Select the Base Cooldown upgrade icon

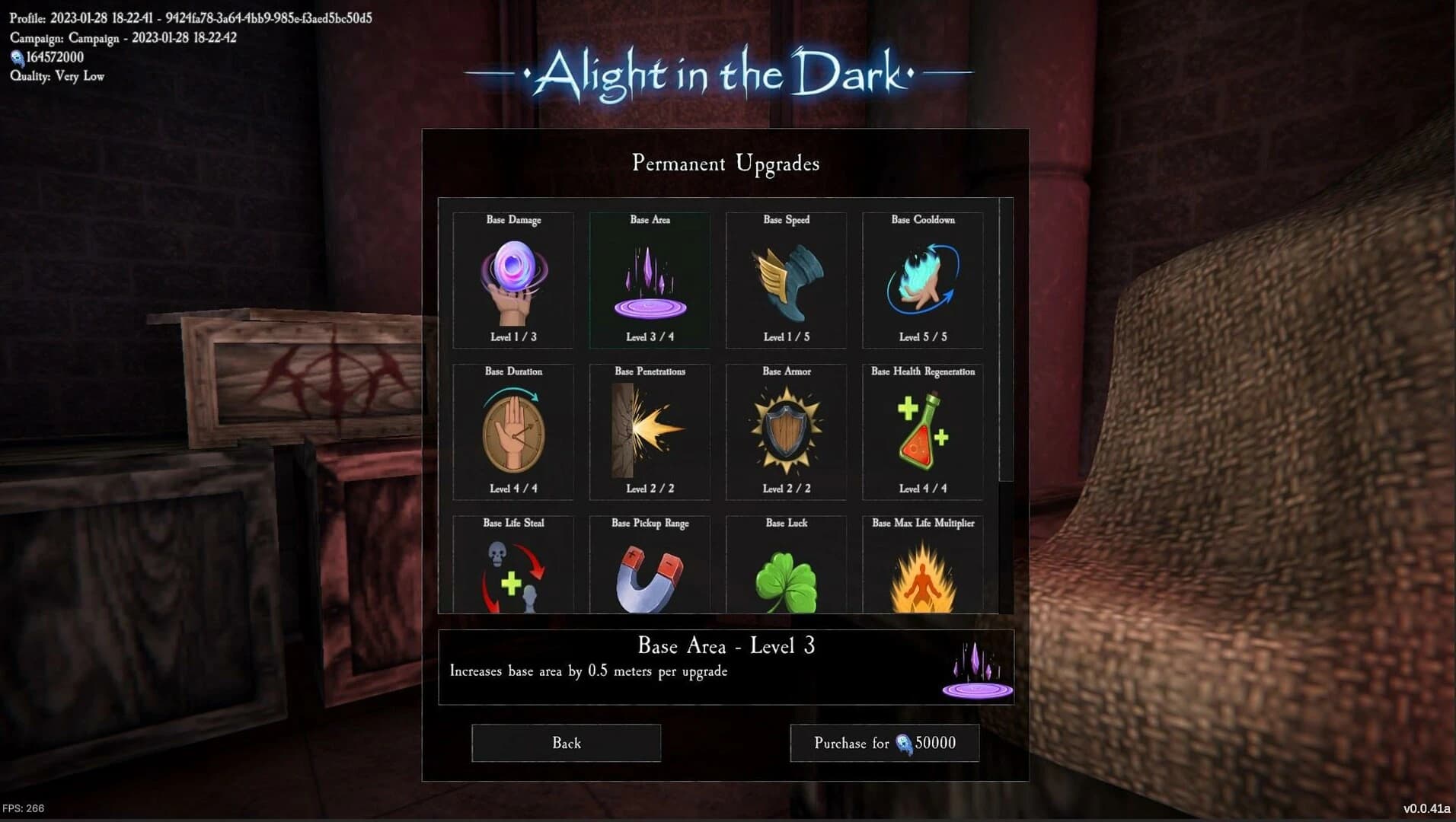[922, 280]
